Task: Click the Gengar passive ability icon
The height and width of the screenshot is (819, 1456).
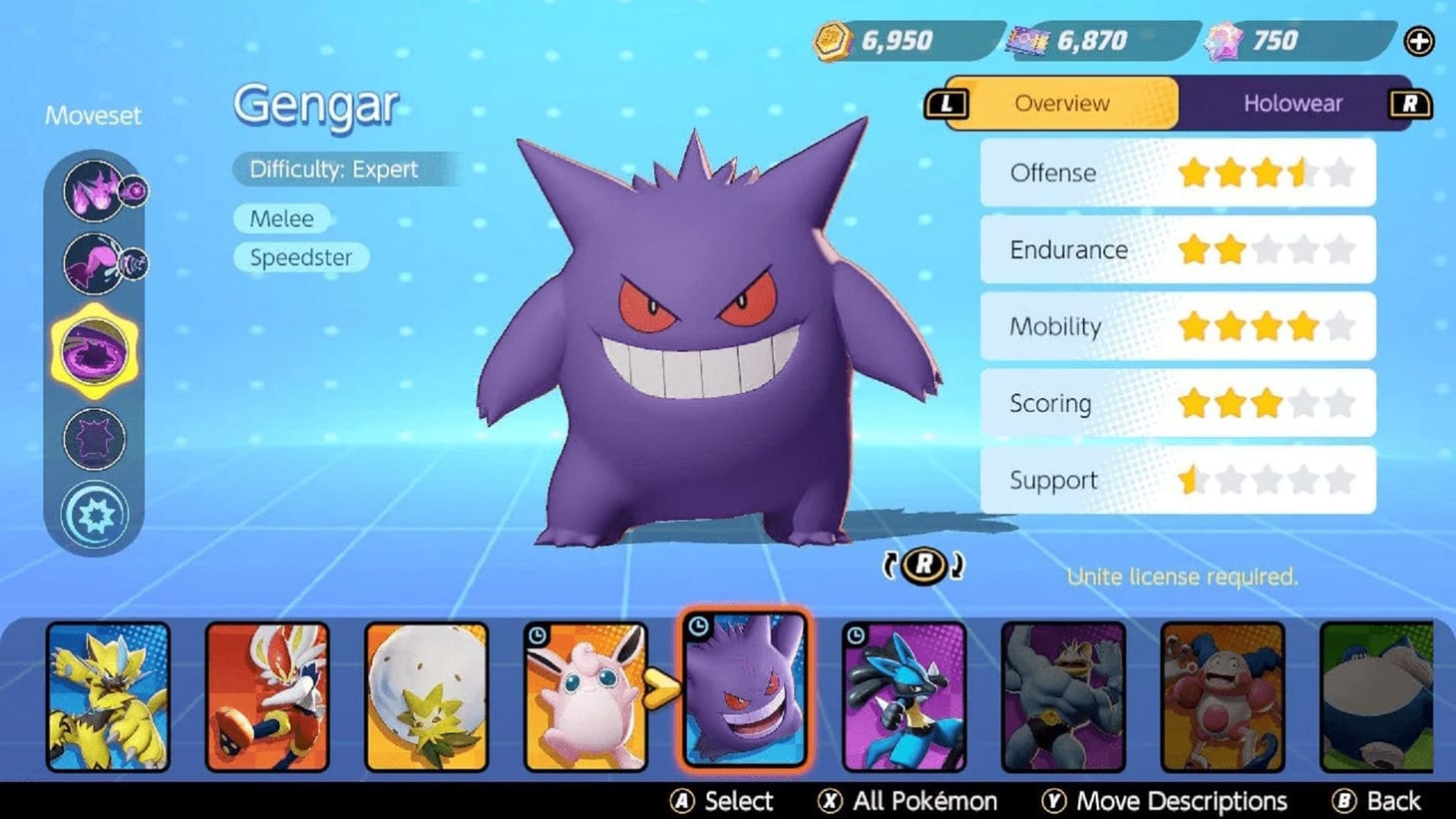Action: pos(95,436)
